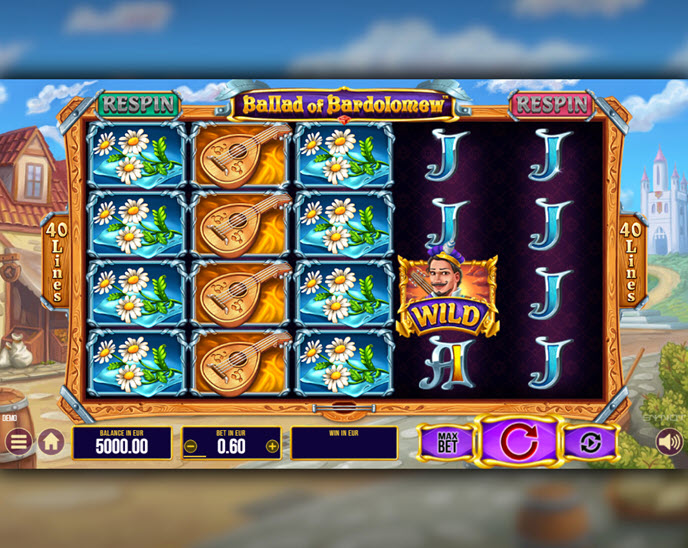Image resolution: width=688 pixels, height=548 pixels.
Task: Go to the home screen
Action: click(x=51, y=441)
